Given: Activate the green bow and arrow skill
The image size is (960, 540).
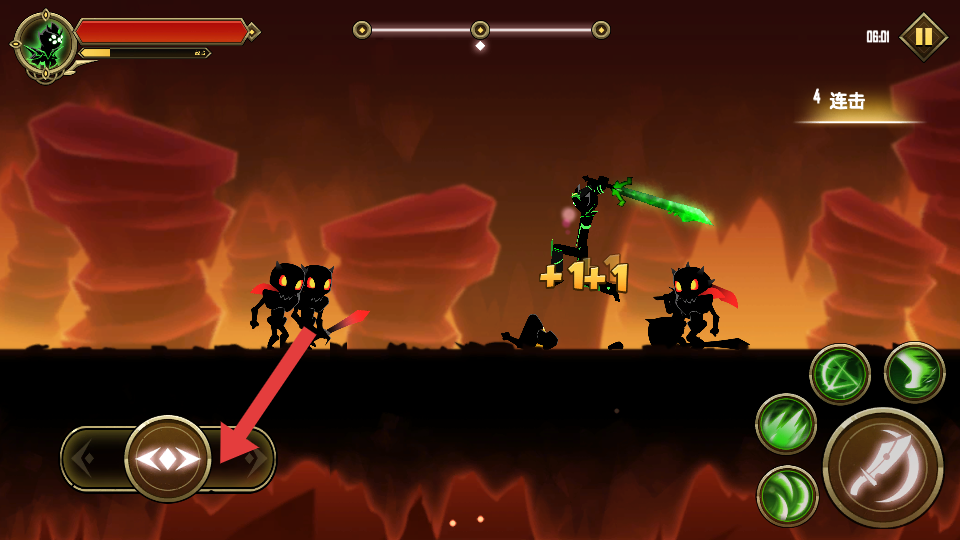Looking at the screenshot, I should pos(840,374).
